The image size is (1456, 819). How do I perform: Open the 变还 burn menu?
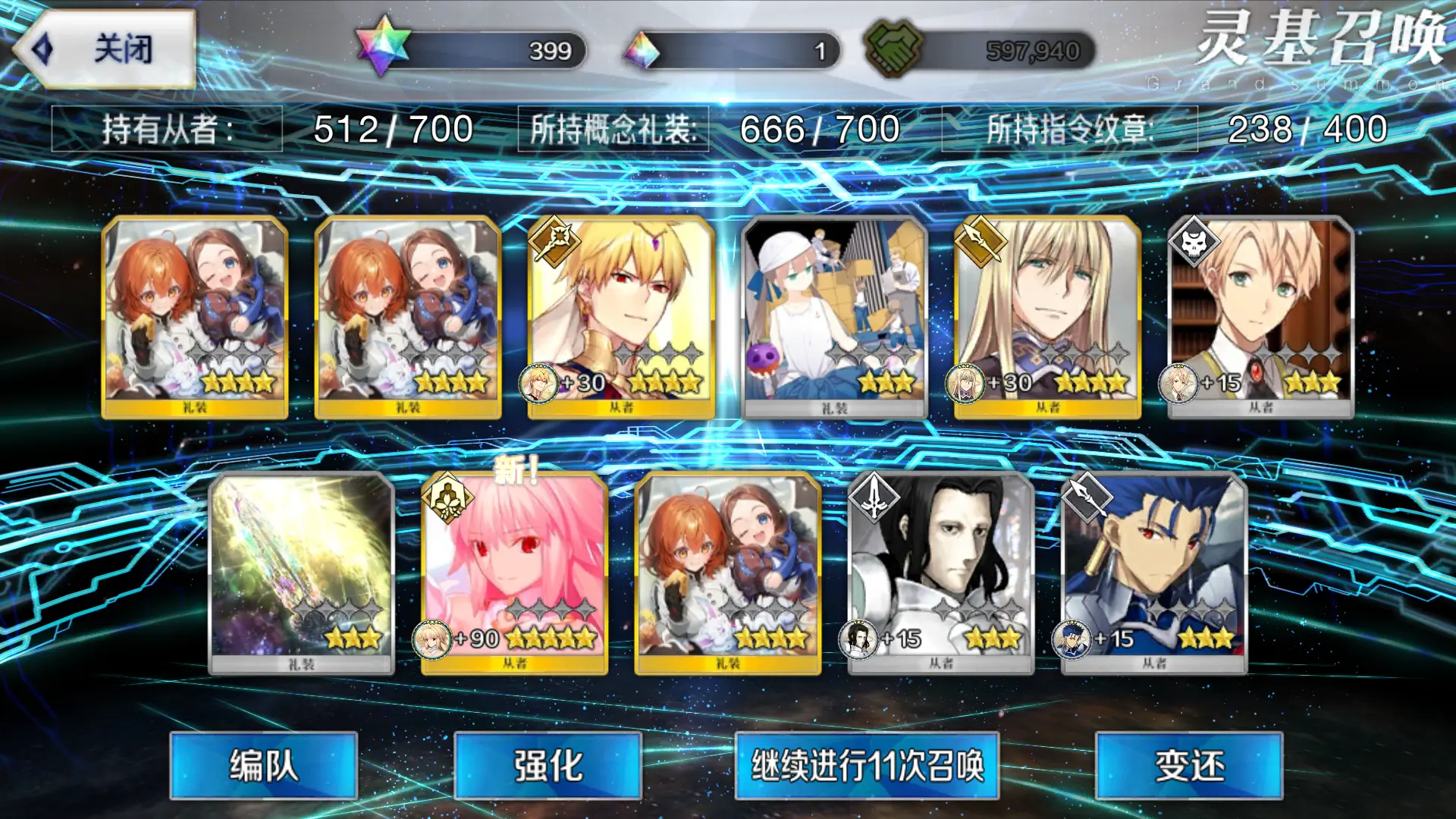[1188, 765]
